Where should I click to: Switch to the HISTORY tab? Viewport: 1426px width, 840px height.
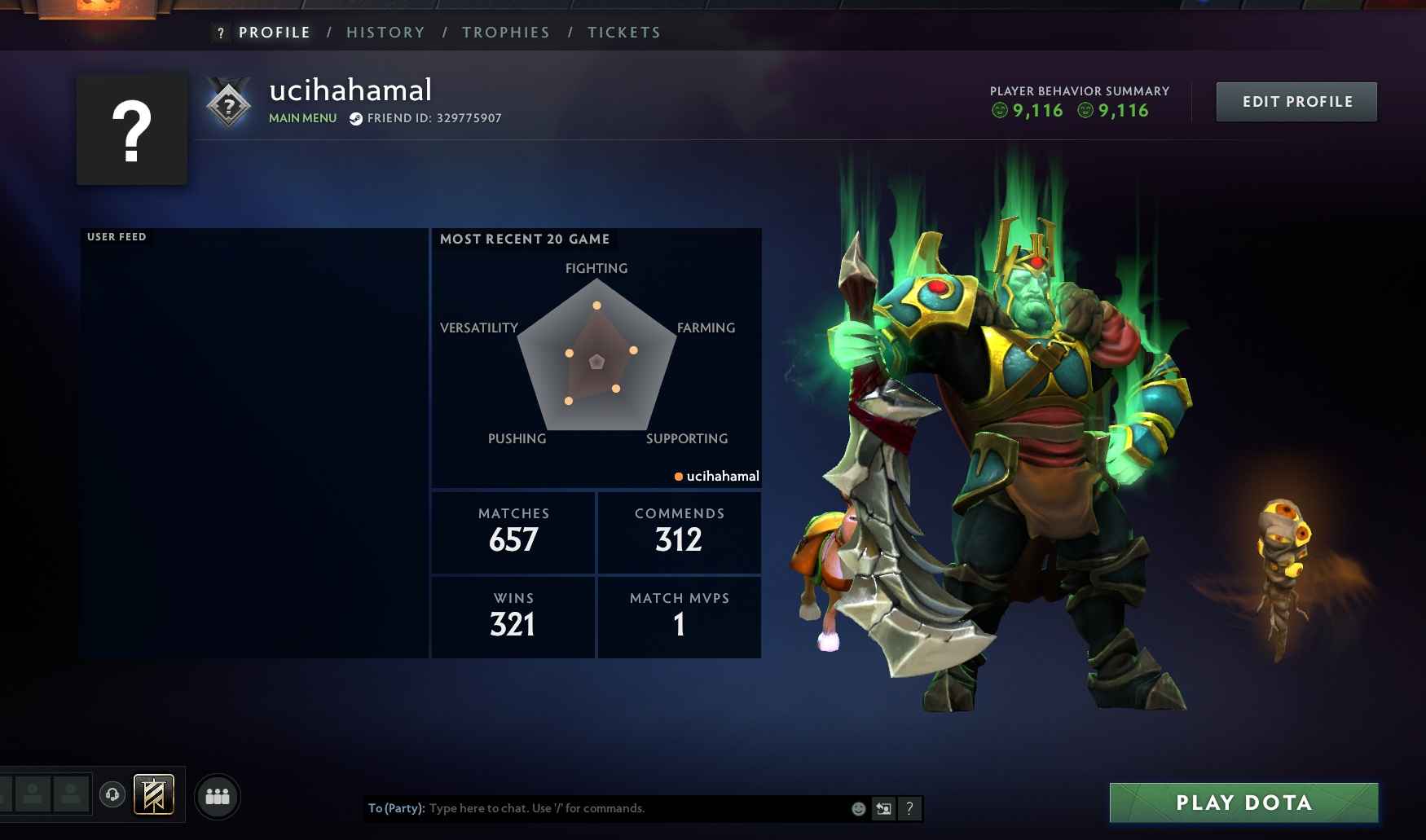click(385, 32)
